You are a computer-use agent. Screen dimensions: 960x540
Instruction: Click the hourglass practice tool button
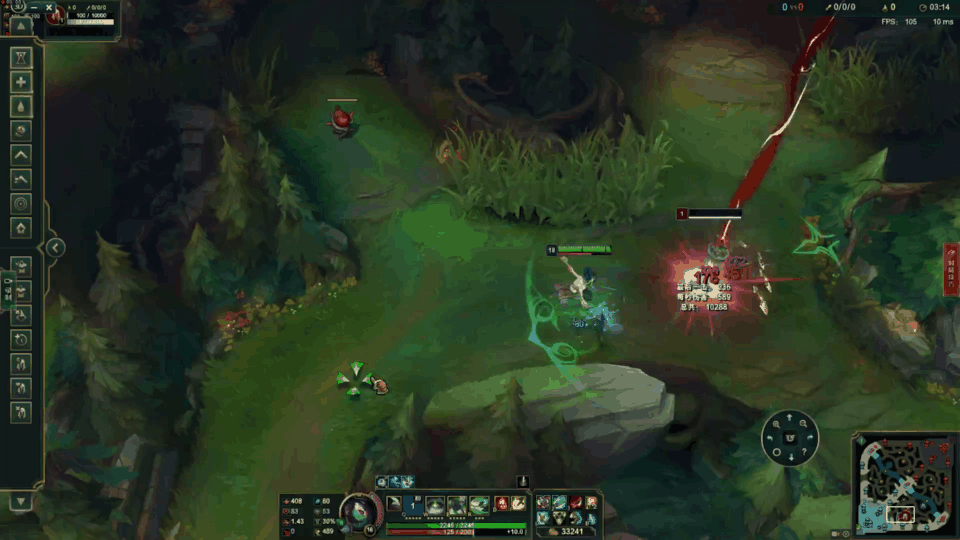click(21, 58)
